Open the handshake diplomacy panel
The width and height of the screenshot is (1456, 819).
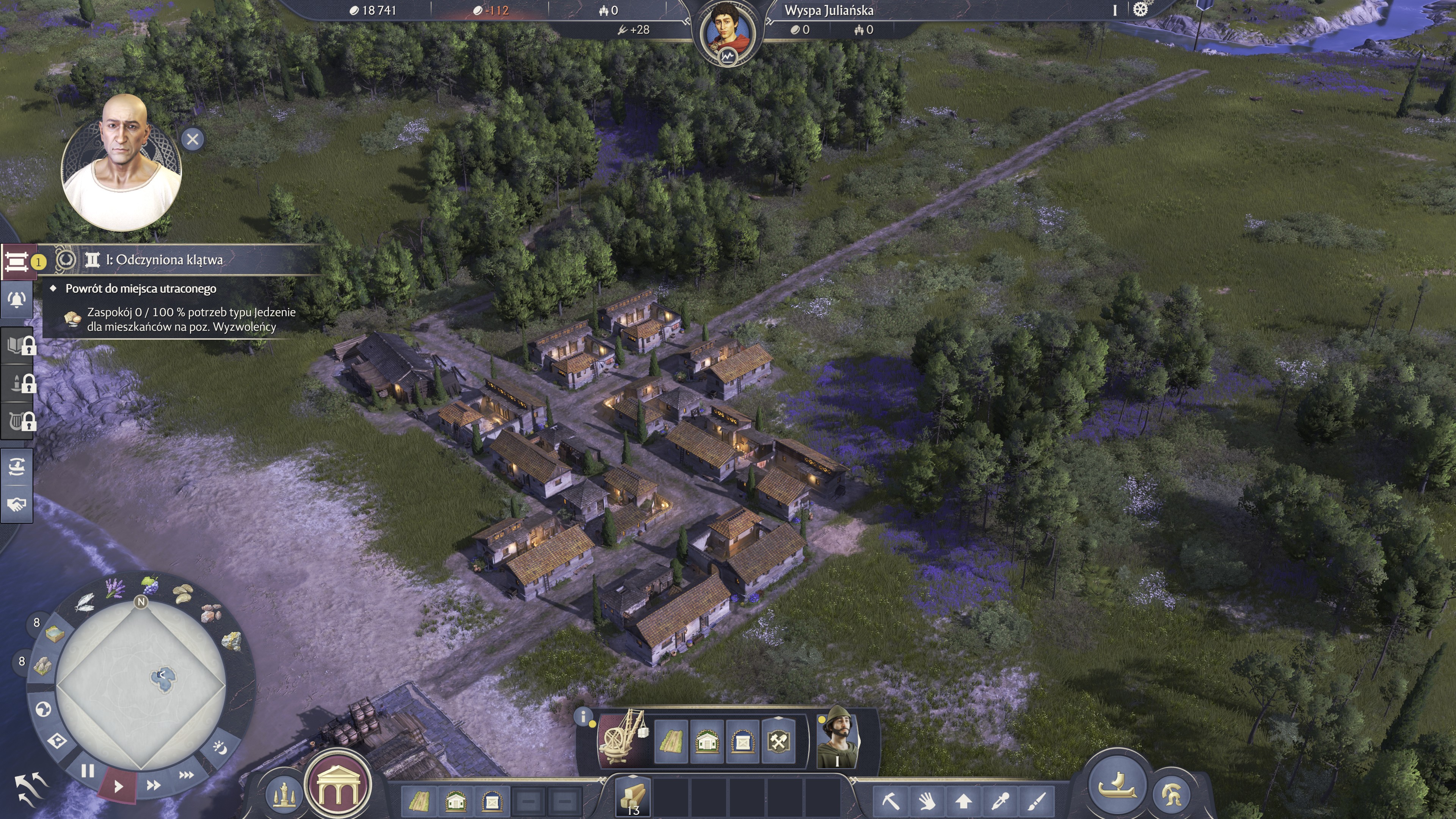pos(17,504)
